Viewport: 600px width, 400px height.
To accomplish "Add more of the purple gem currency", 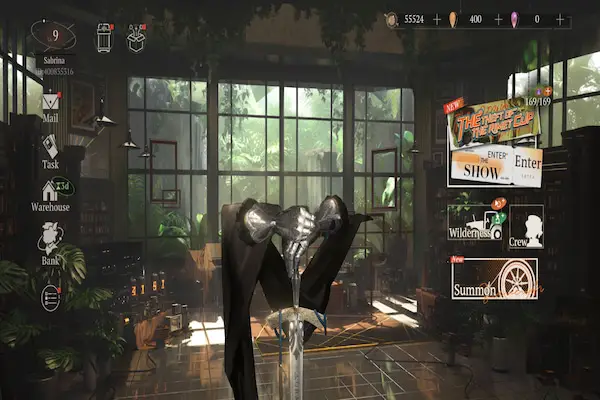I will click(x=559, y=19).
